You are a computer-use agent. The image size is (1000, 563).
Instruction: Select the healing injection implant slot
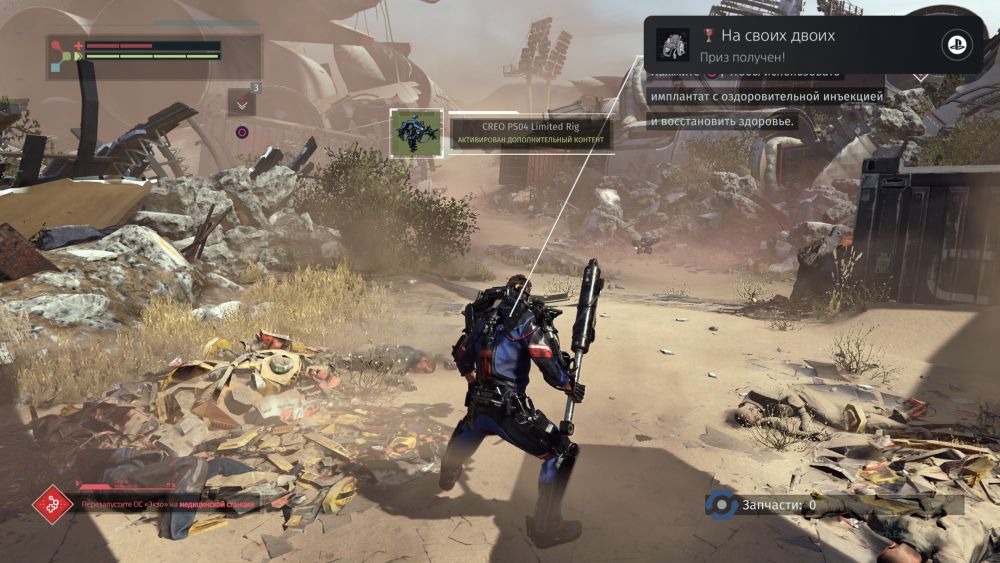tap(242, 102)
